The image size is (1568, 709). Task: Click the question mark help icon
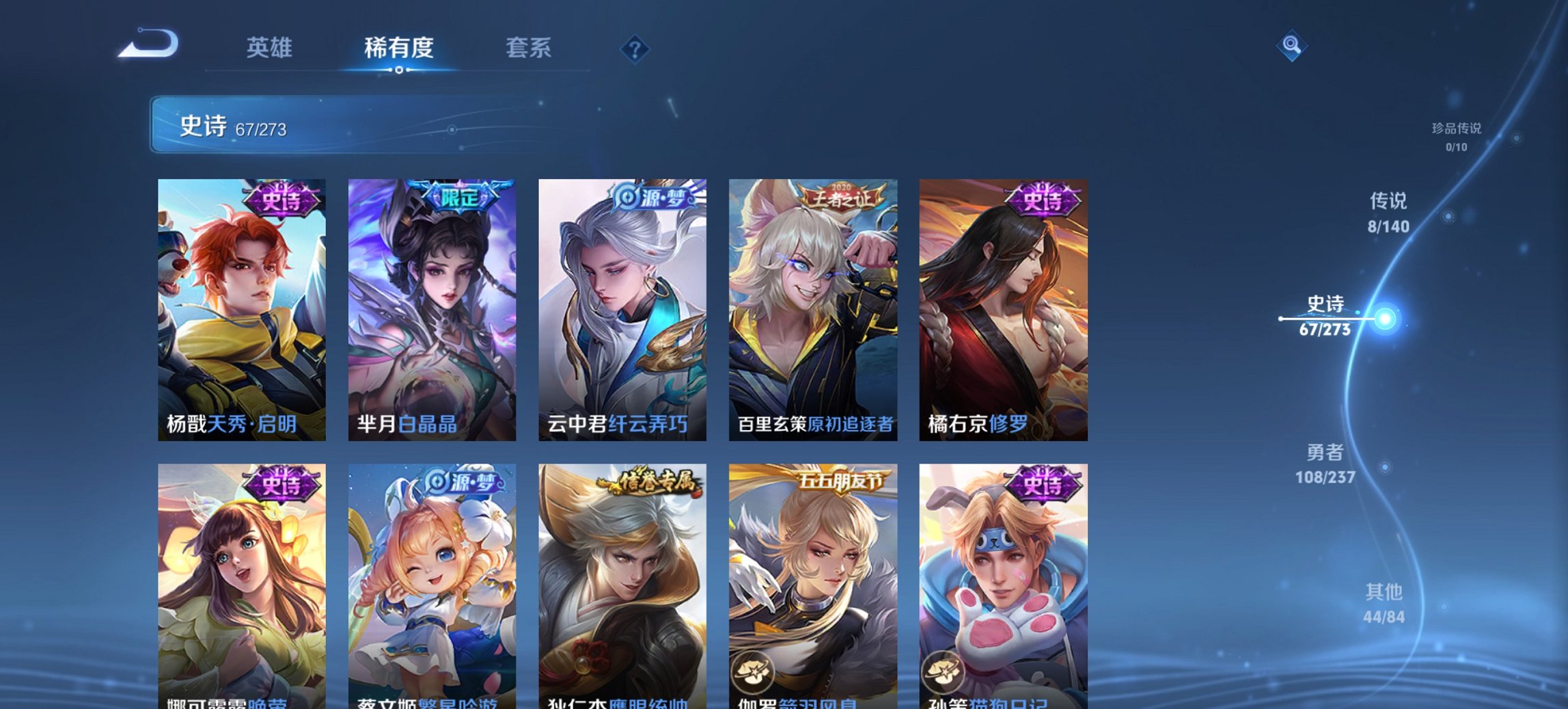[x=635, y=48]
